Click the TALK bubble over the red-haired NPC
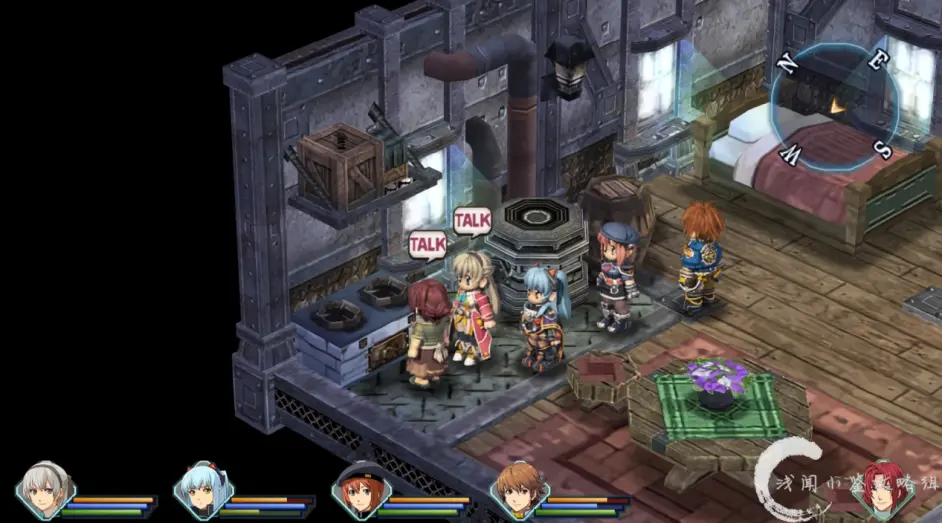The width and height of the screenshot is (942, 523). point(427,244)
